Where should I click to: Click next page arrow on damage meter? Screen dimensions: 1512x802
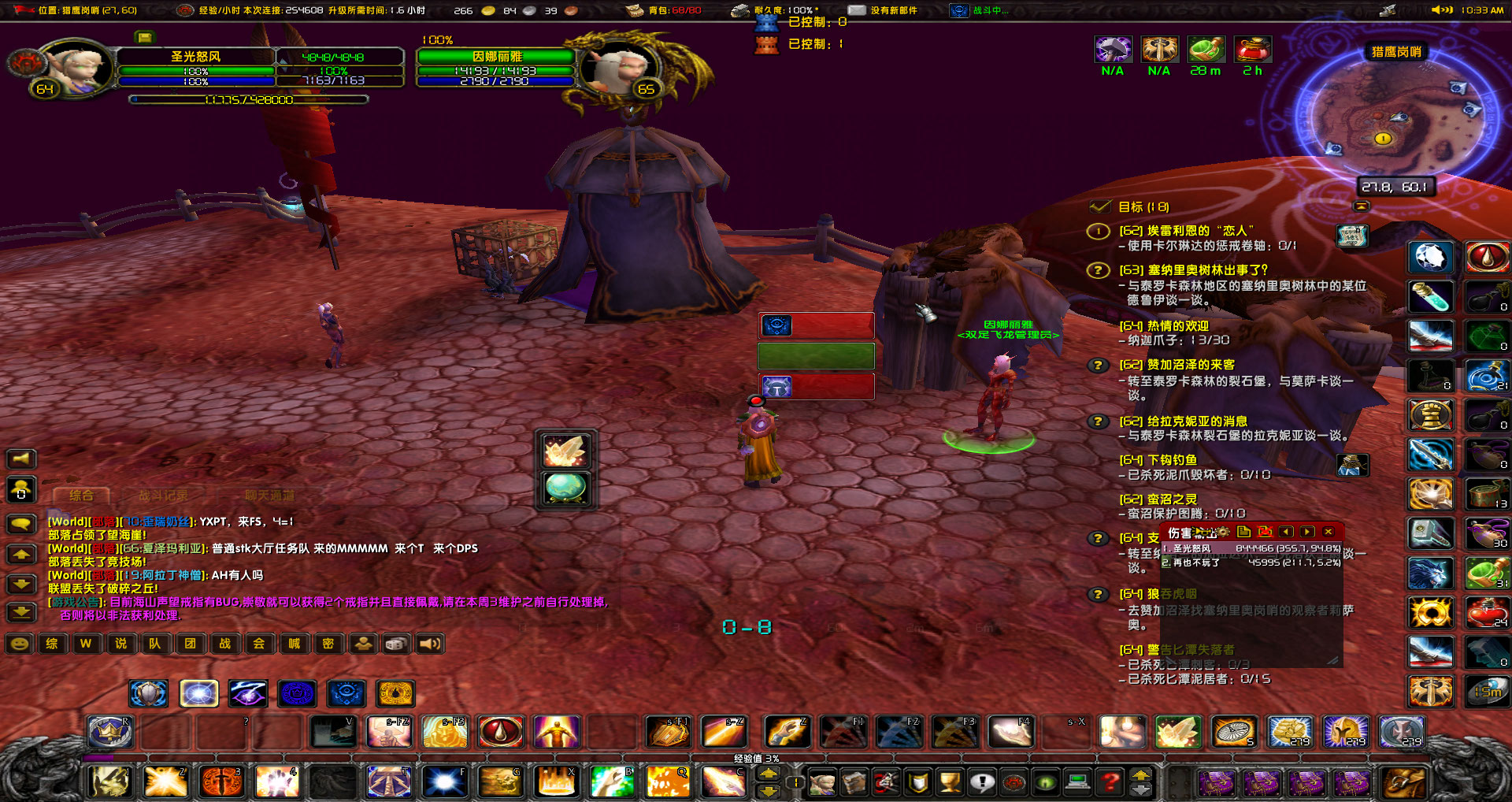pos(1306,533)
